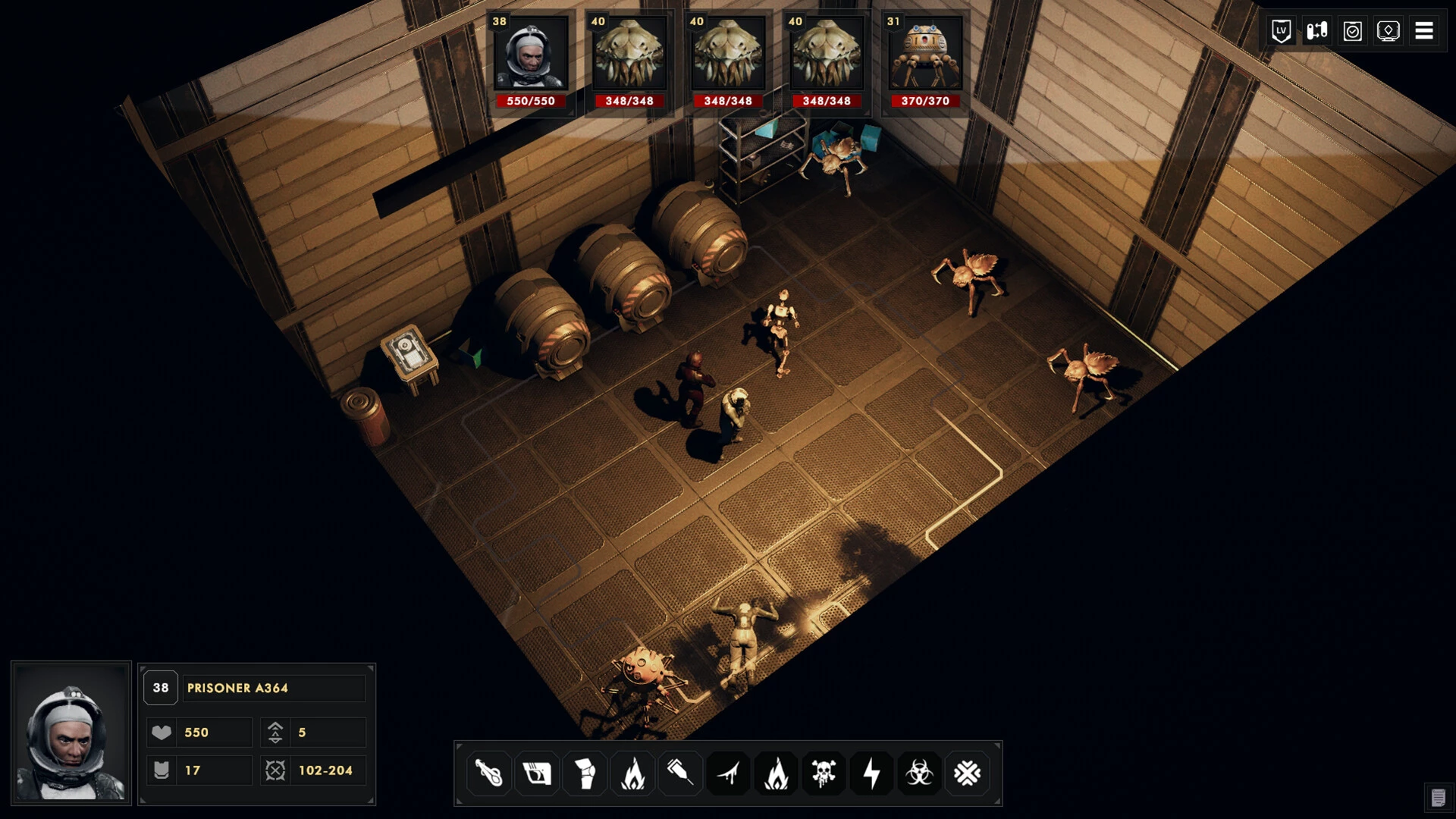Click the Prisoner A364 character portrait
The width and height of the screenshot is (1456, 819).
(71, 733)
